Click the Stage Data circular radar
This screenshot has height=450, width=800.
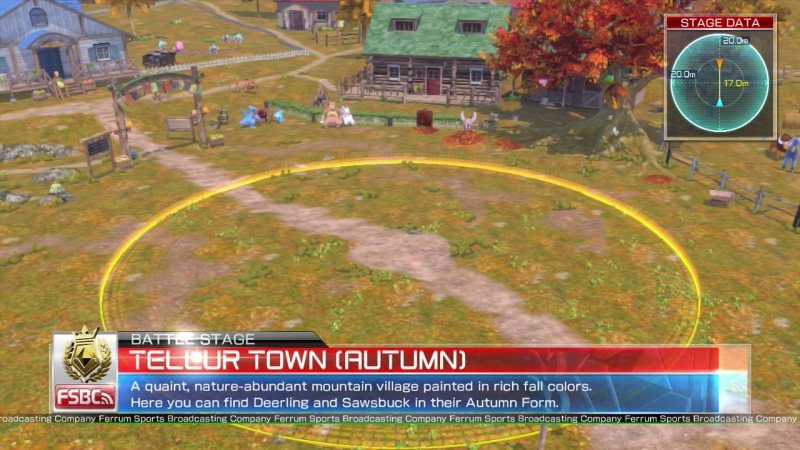719,84
